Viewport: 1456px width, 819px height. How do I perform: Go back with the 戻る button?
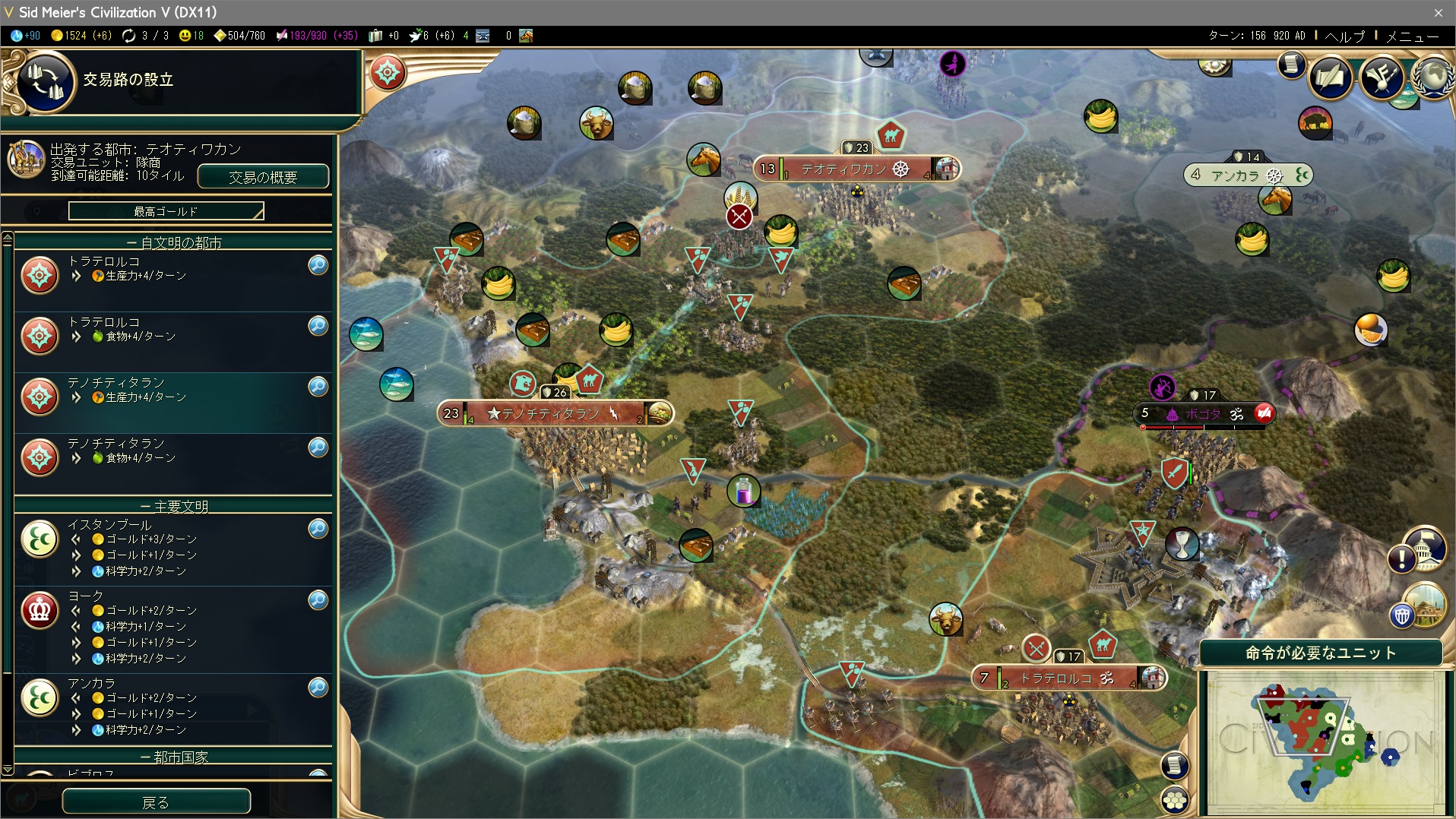[156, 802]
